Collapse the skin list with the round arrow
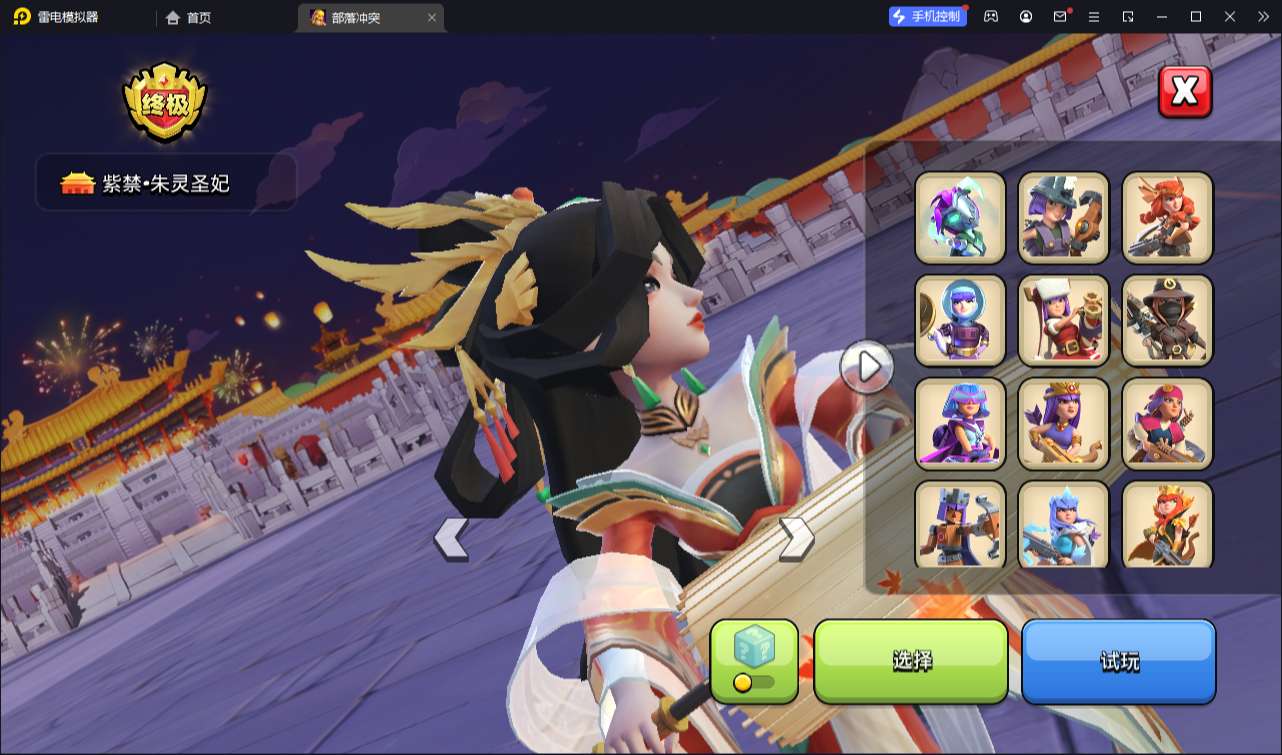Screen dimensions: 1282x755 pos(866,367)
